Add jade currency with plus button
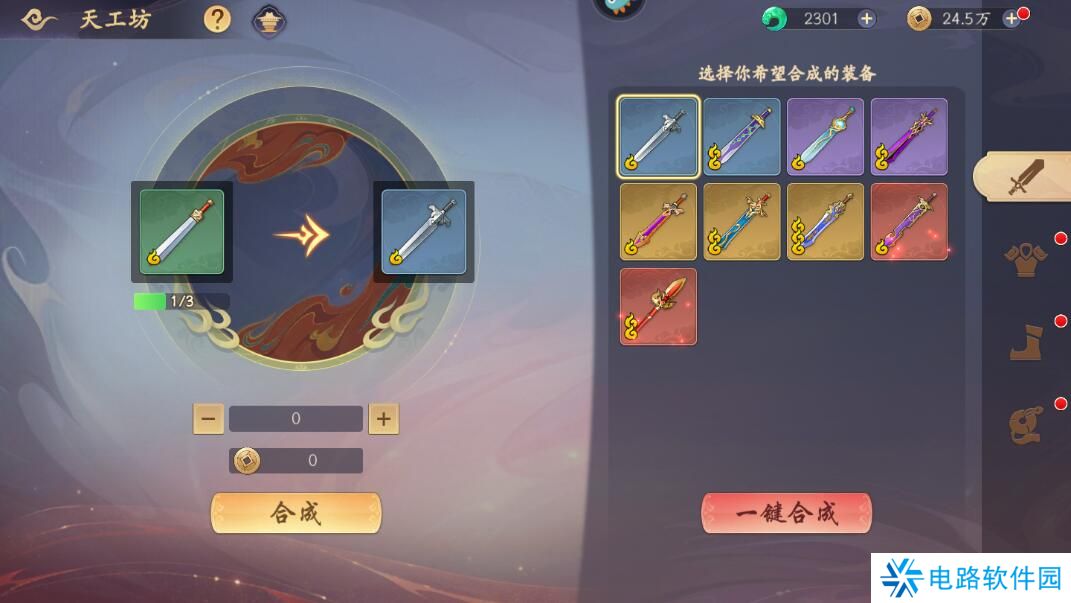Viewport: 1071px width, 603px height. tap(866, 18)
